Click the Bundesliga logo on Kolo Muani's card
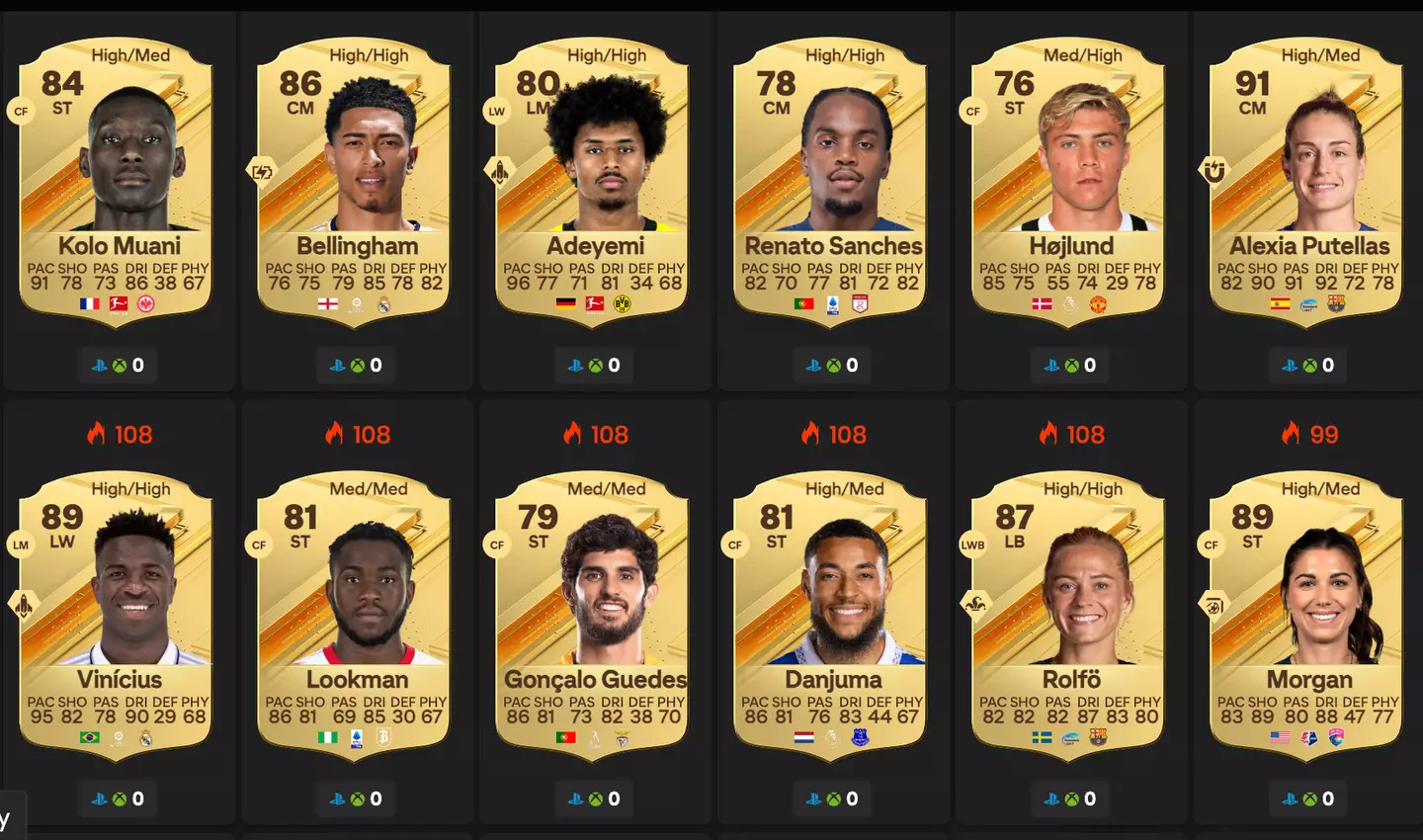Screen dimensions: 1423x840 pos(119,303)
